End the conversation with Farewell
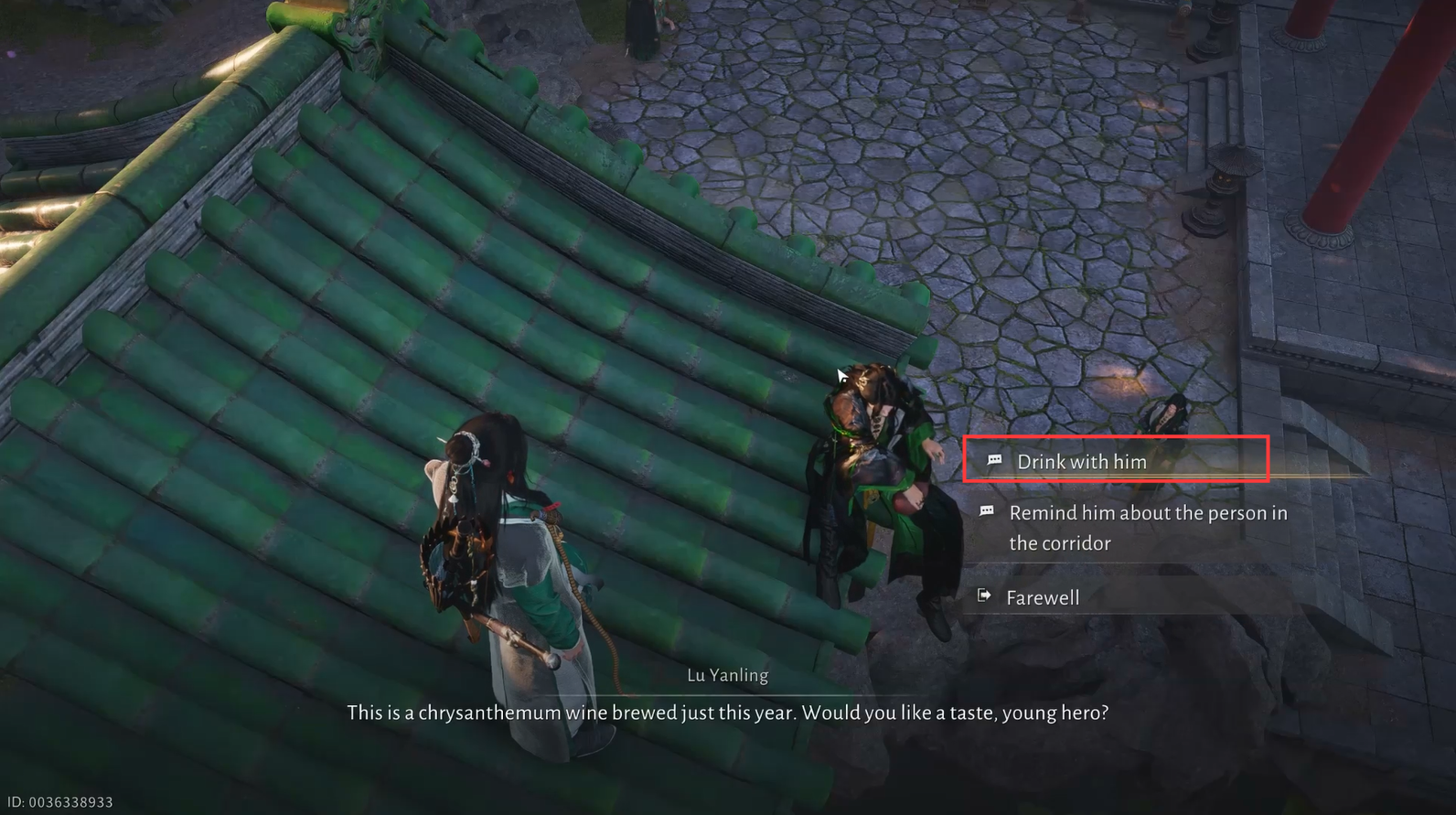The width and height of the screenshot is (1456, 815). 1042,598
